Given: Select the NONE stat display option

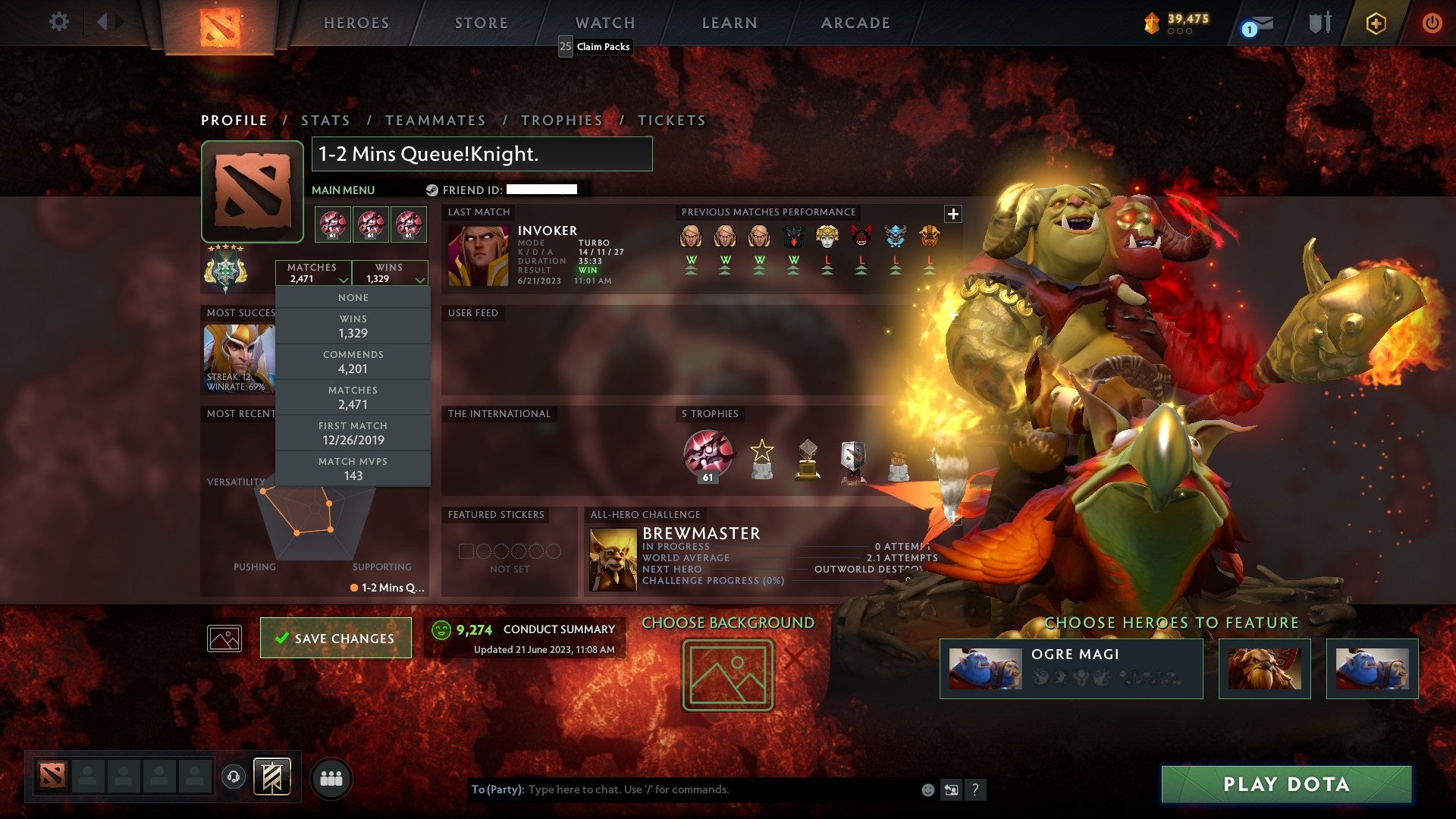Looking at the screenshot, I should [353, 297].
